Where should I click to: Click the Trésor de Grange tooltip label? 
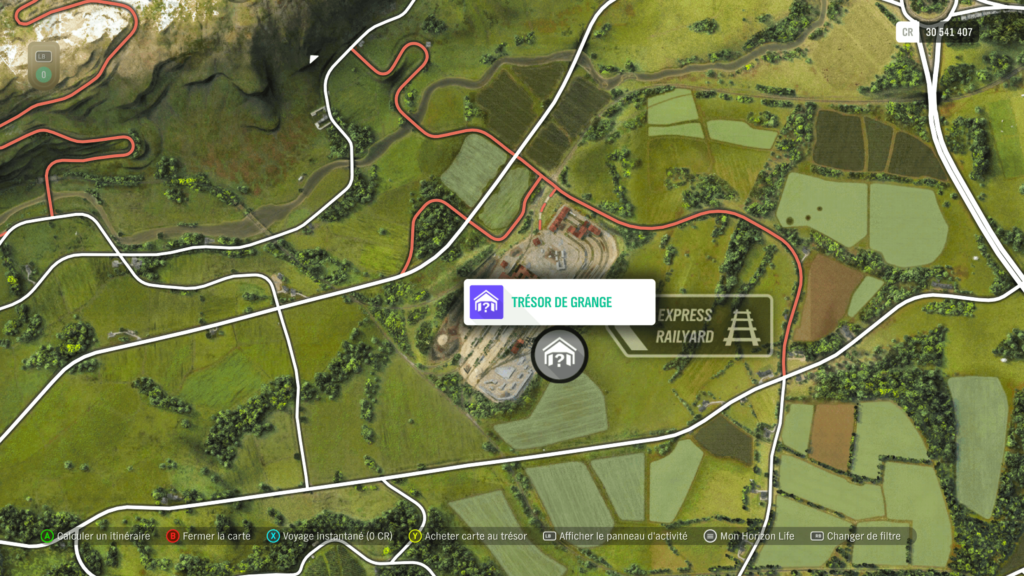560,302
